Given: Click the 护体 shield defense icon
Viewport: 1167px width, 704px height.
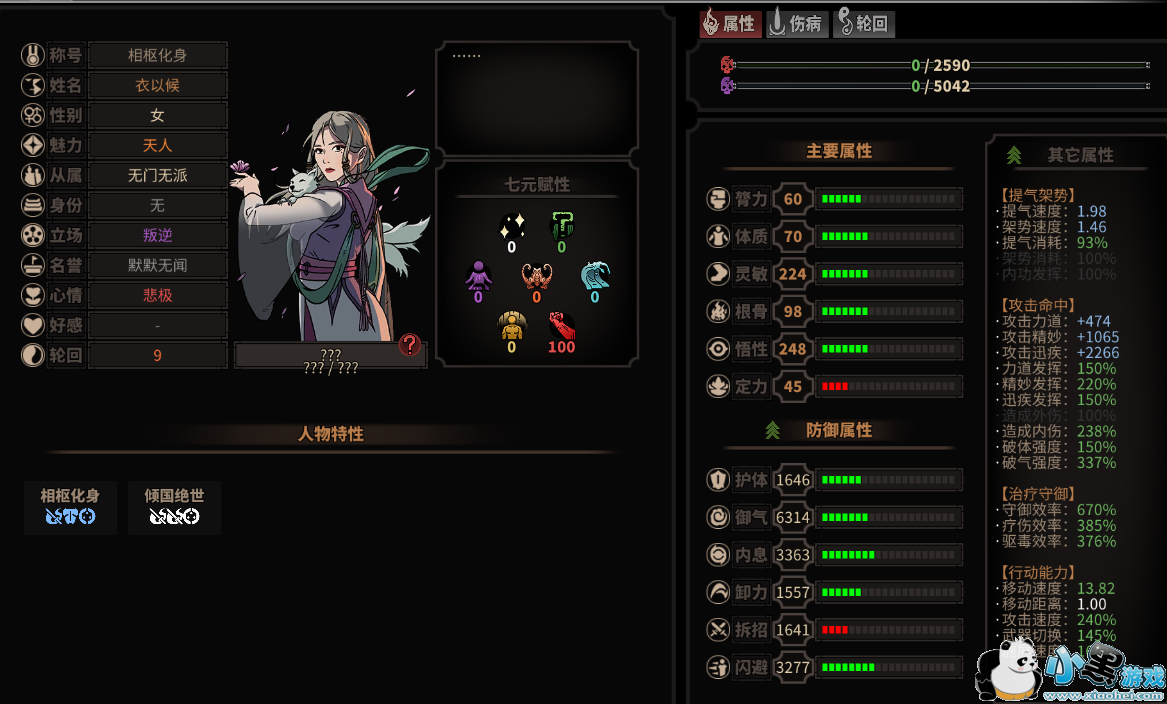Looking at the screenshot, I should (717, 480).
